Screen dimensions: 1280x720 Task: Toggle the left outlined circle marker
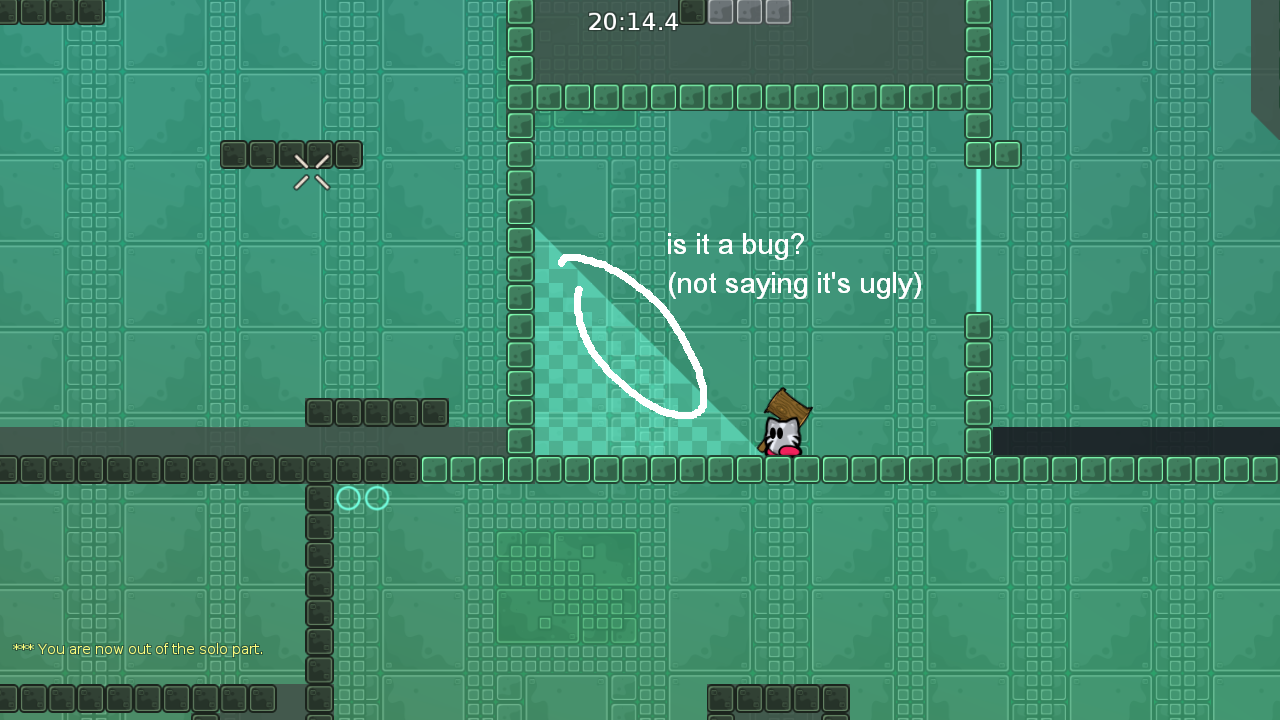click(347, 497)
